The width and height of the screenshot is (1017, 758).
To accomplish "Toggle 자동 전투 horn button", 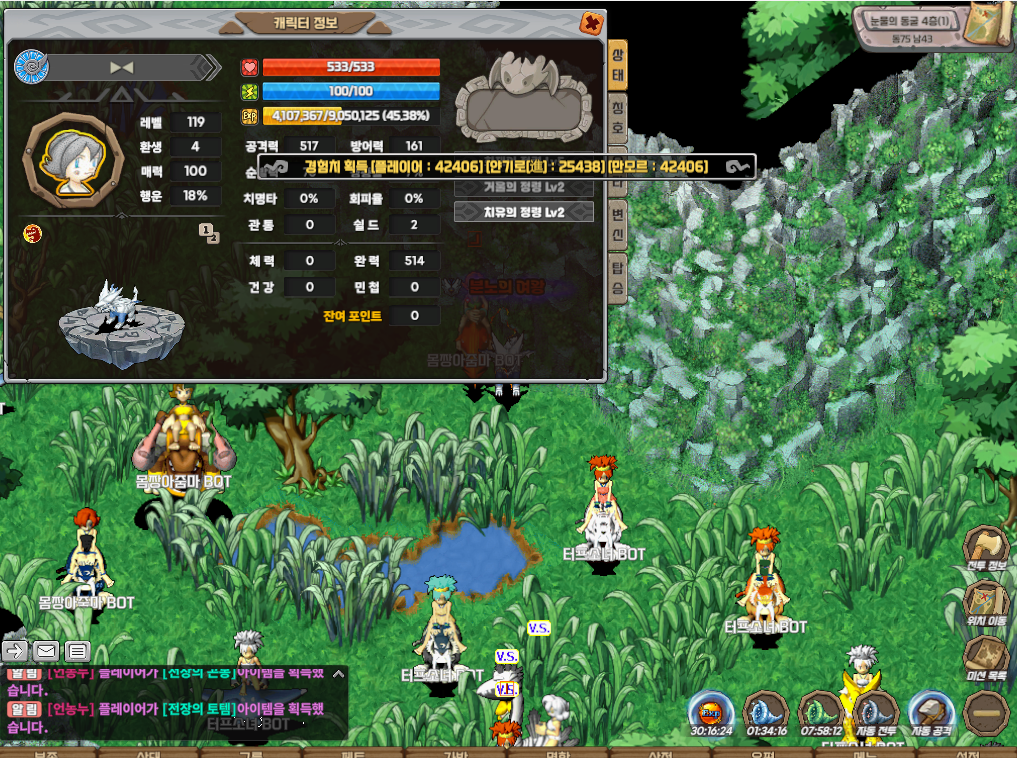I will click(x=876, y=712).
